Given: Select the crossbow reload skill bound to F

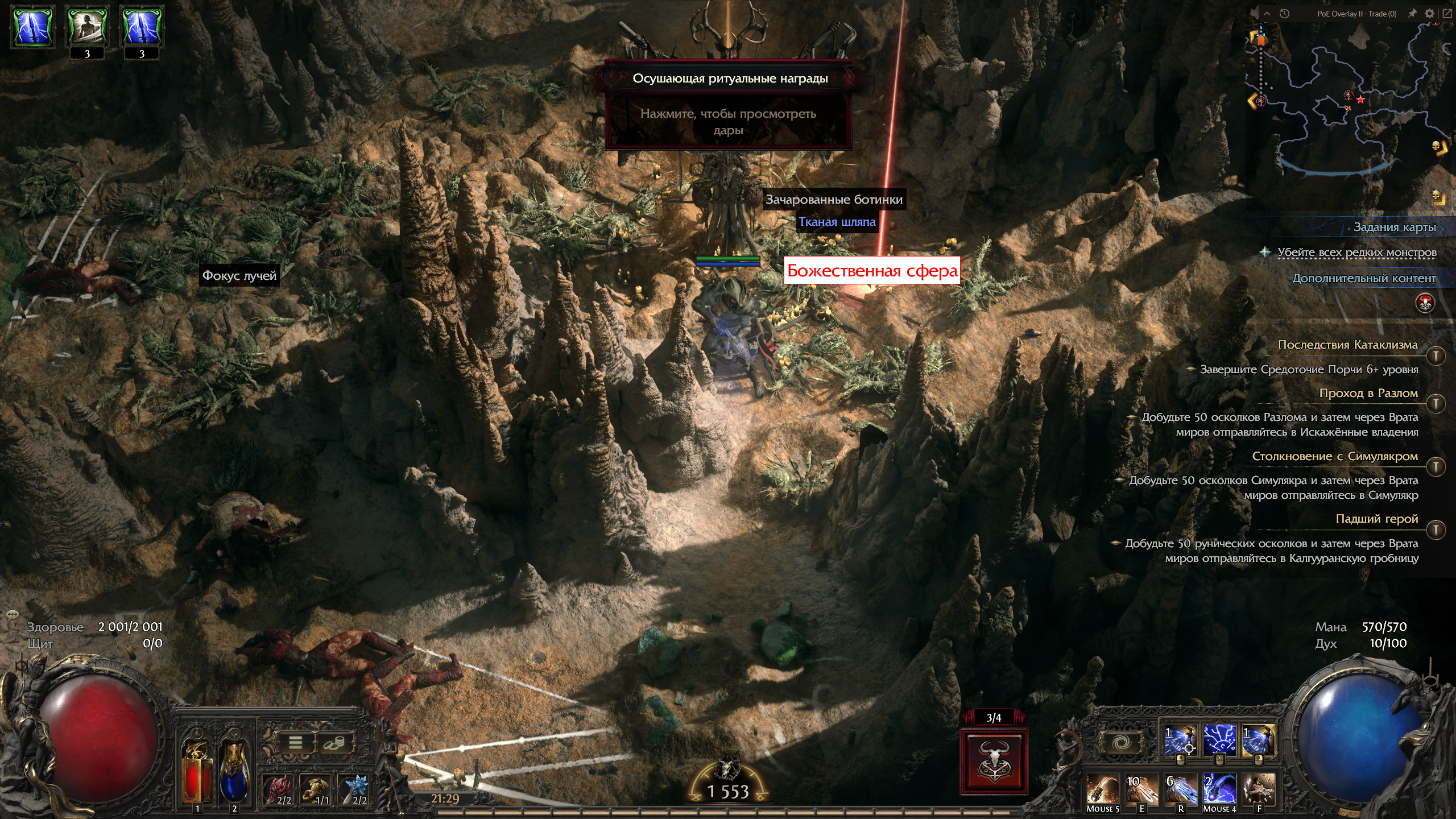Looking at the screenshot, I should (1259, 789).
